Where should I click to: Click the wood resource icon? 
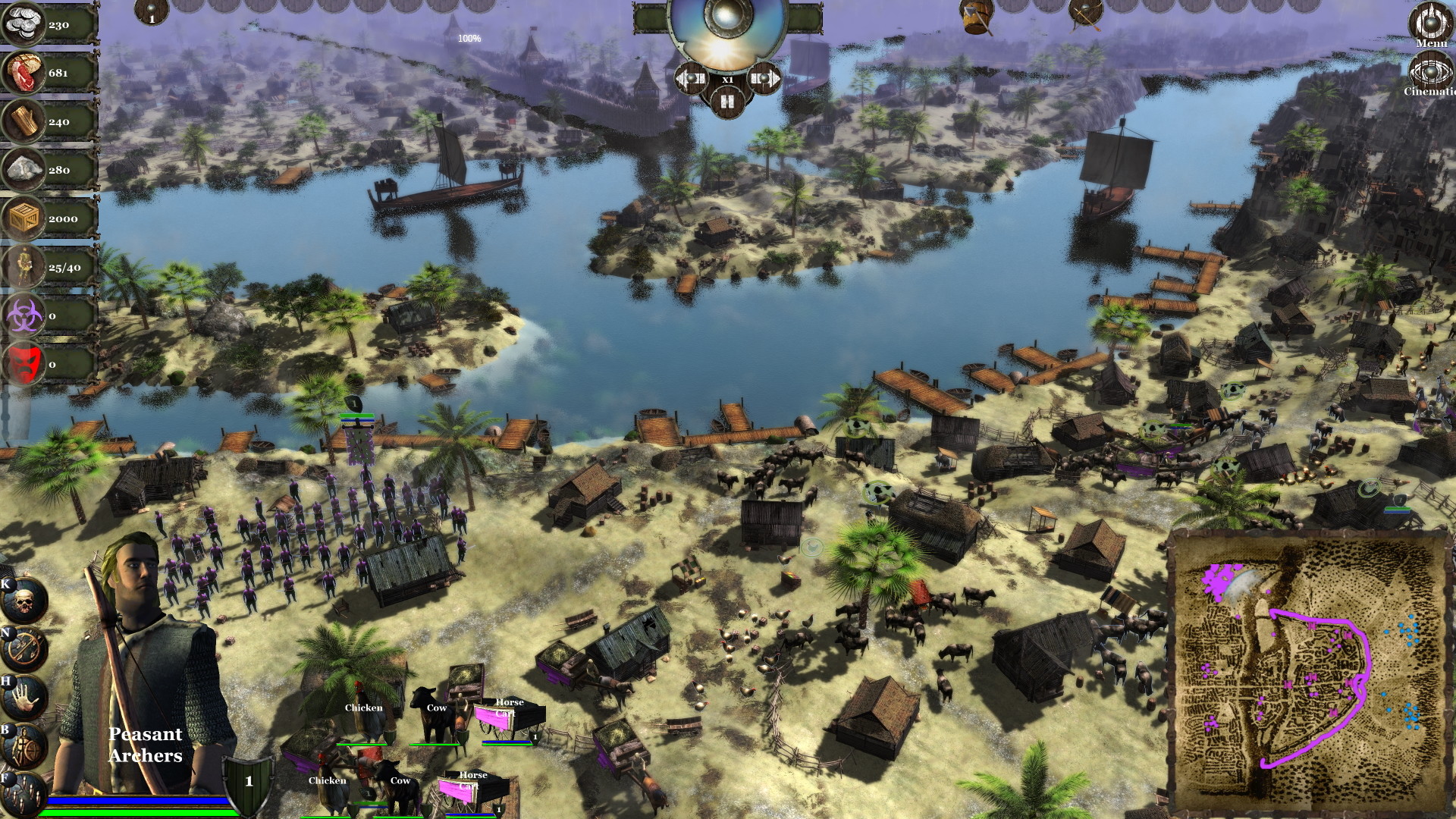point(23,121)
